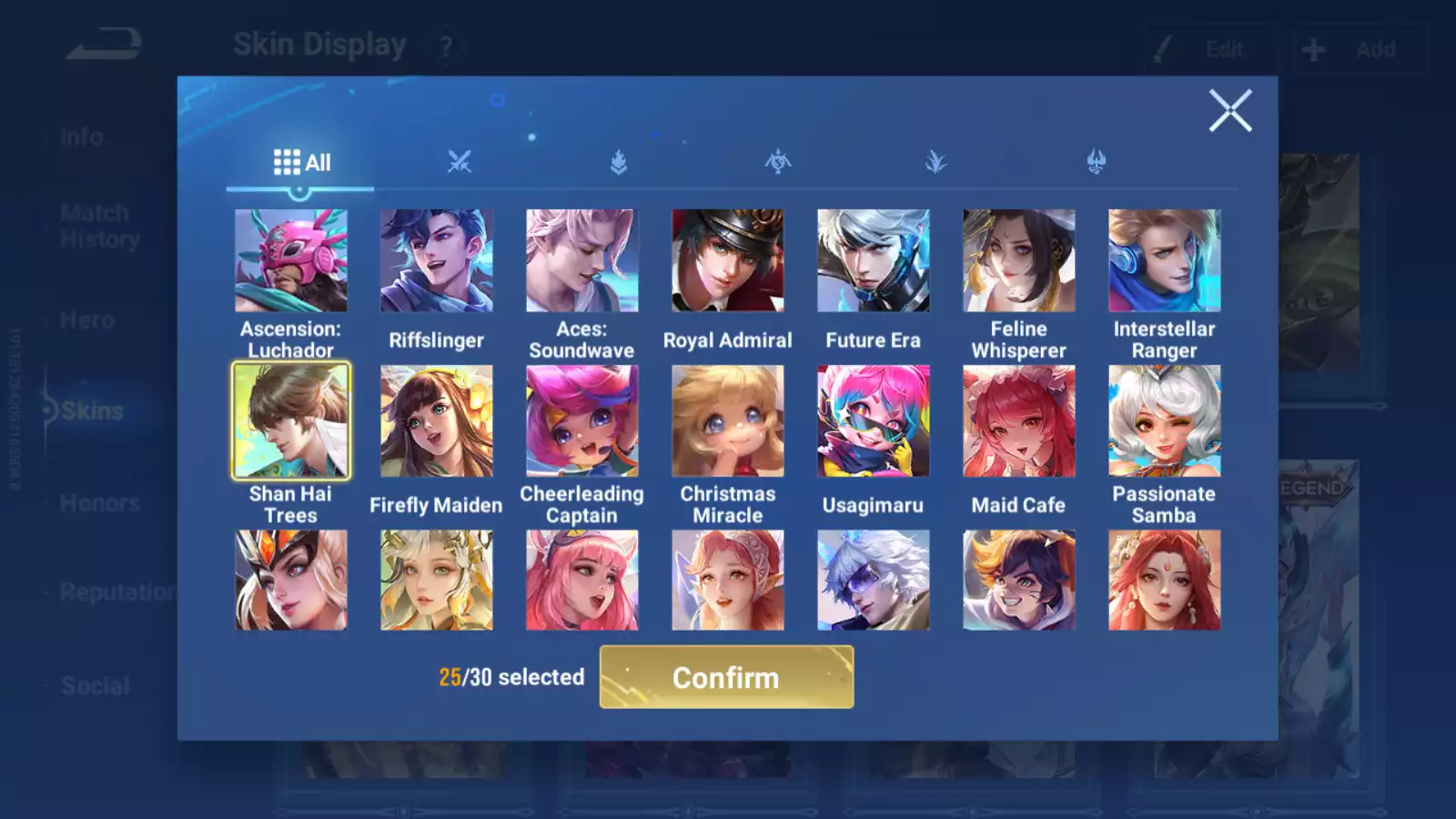This screenshot has height=819, width=1456.
Task: Filter skins by the crossed swords role tab
Action: click(460, 163)
